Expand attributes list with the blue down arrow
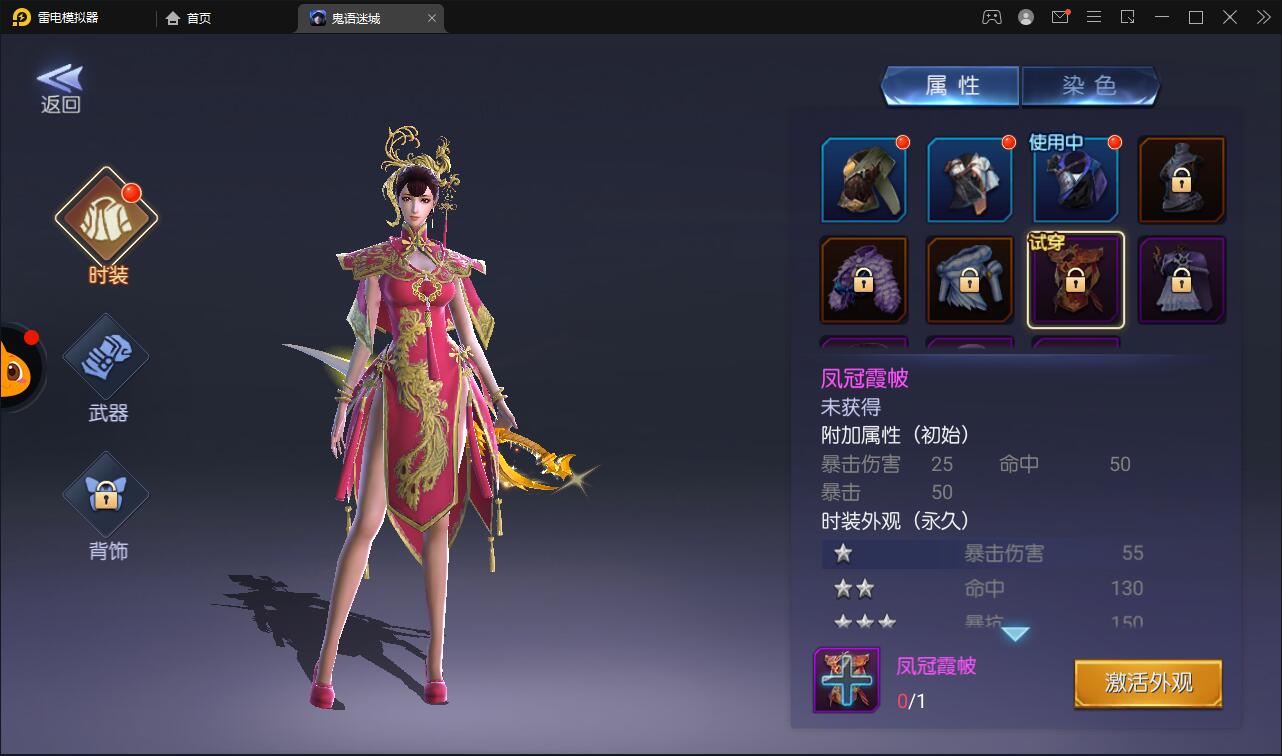The image size is (1282, 756). pos(1015,634)
